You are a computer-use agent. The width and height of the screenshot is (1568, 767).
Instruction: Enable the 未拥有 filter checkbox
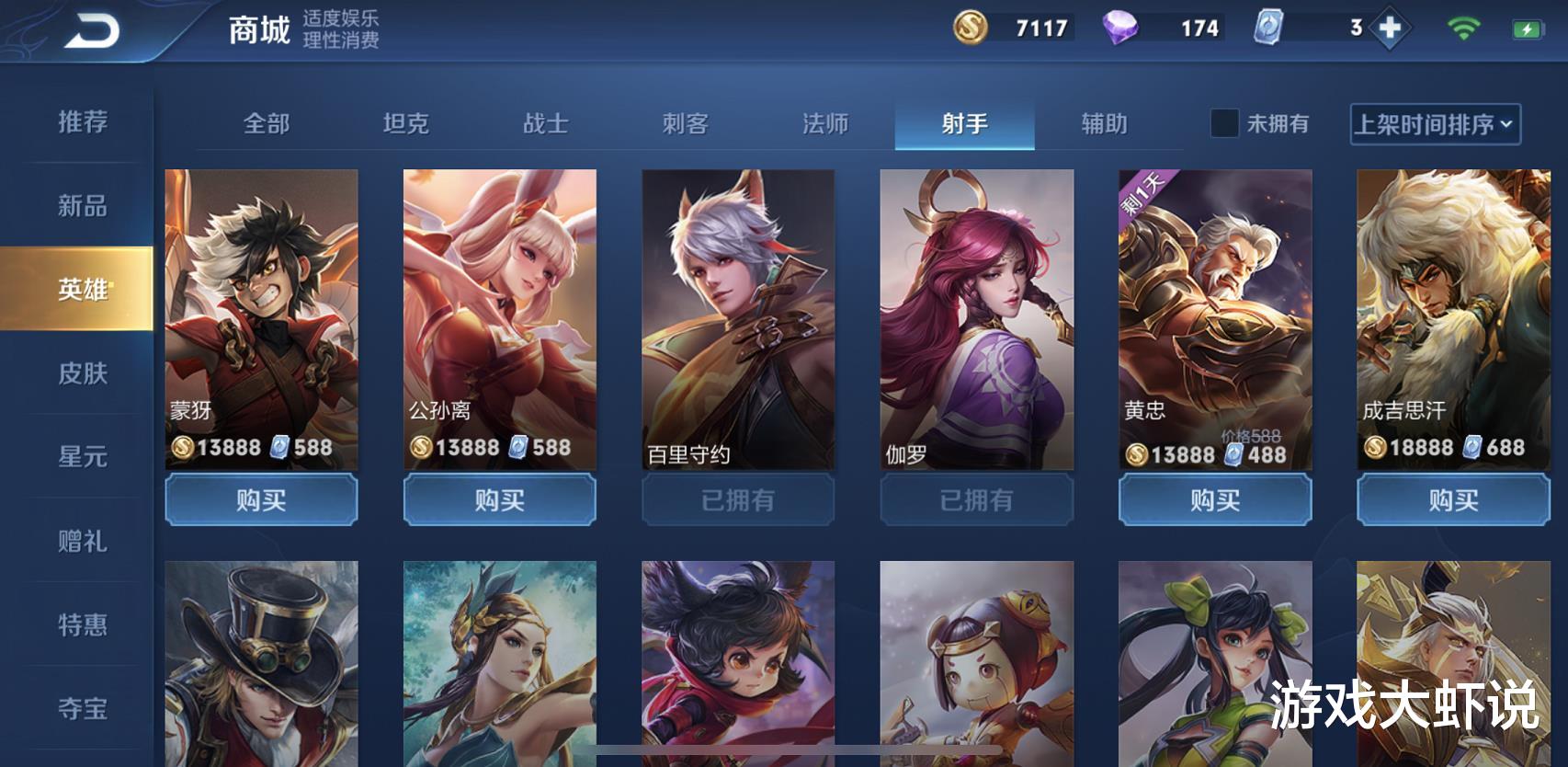click(1223, 124)
